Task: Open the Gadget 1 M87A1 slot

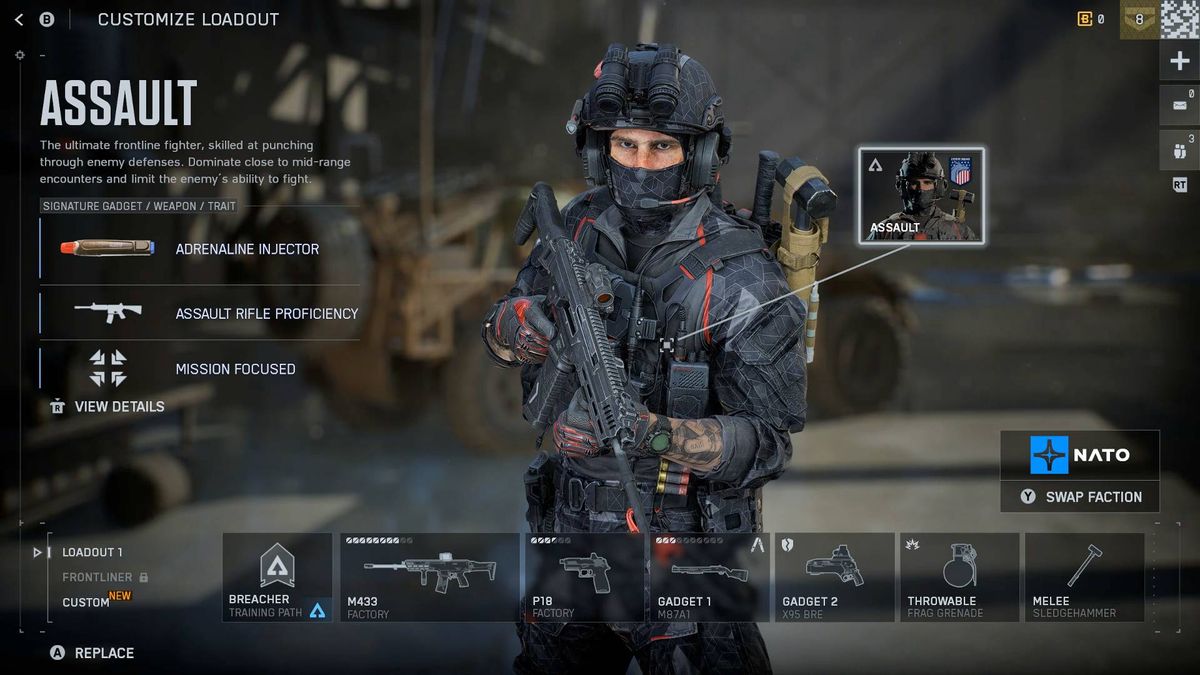Action: tap(709, 577)
